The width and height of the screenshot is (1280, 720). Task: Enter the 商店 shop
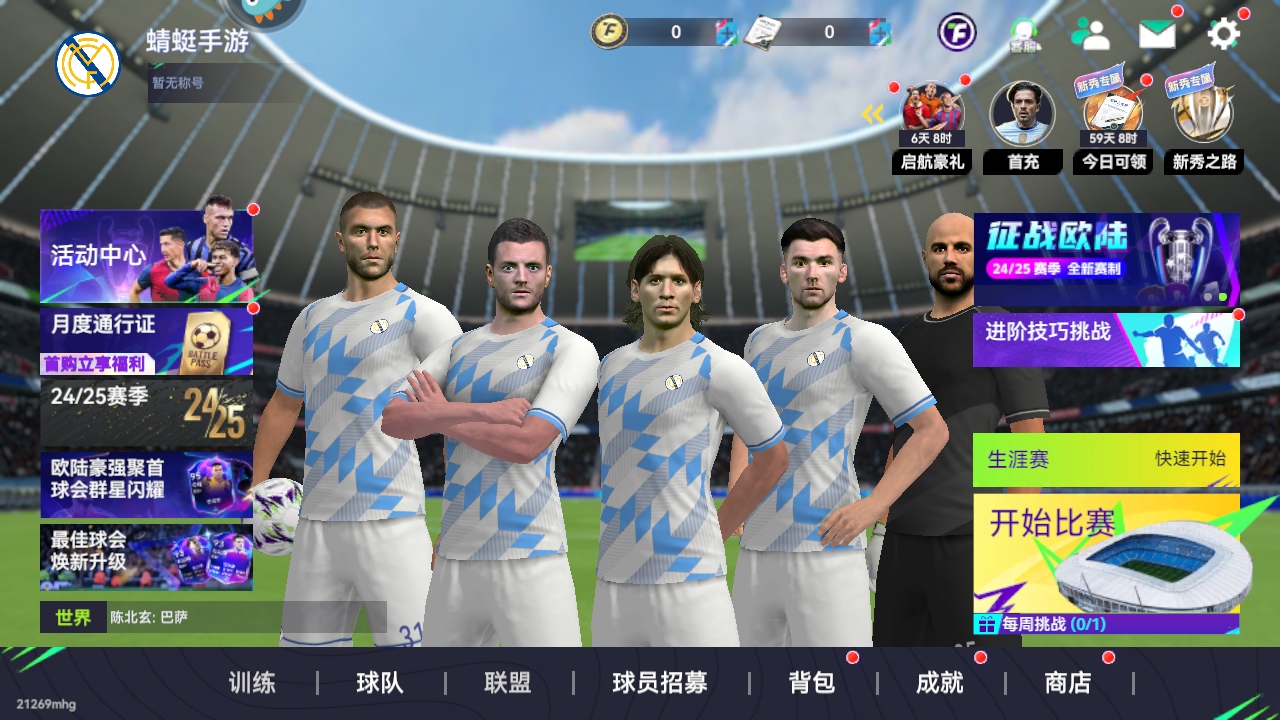(x=1068, y=683)
